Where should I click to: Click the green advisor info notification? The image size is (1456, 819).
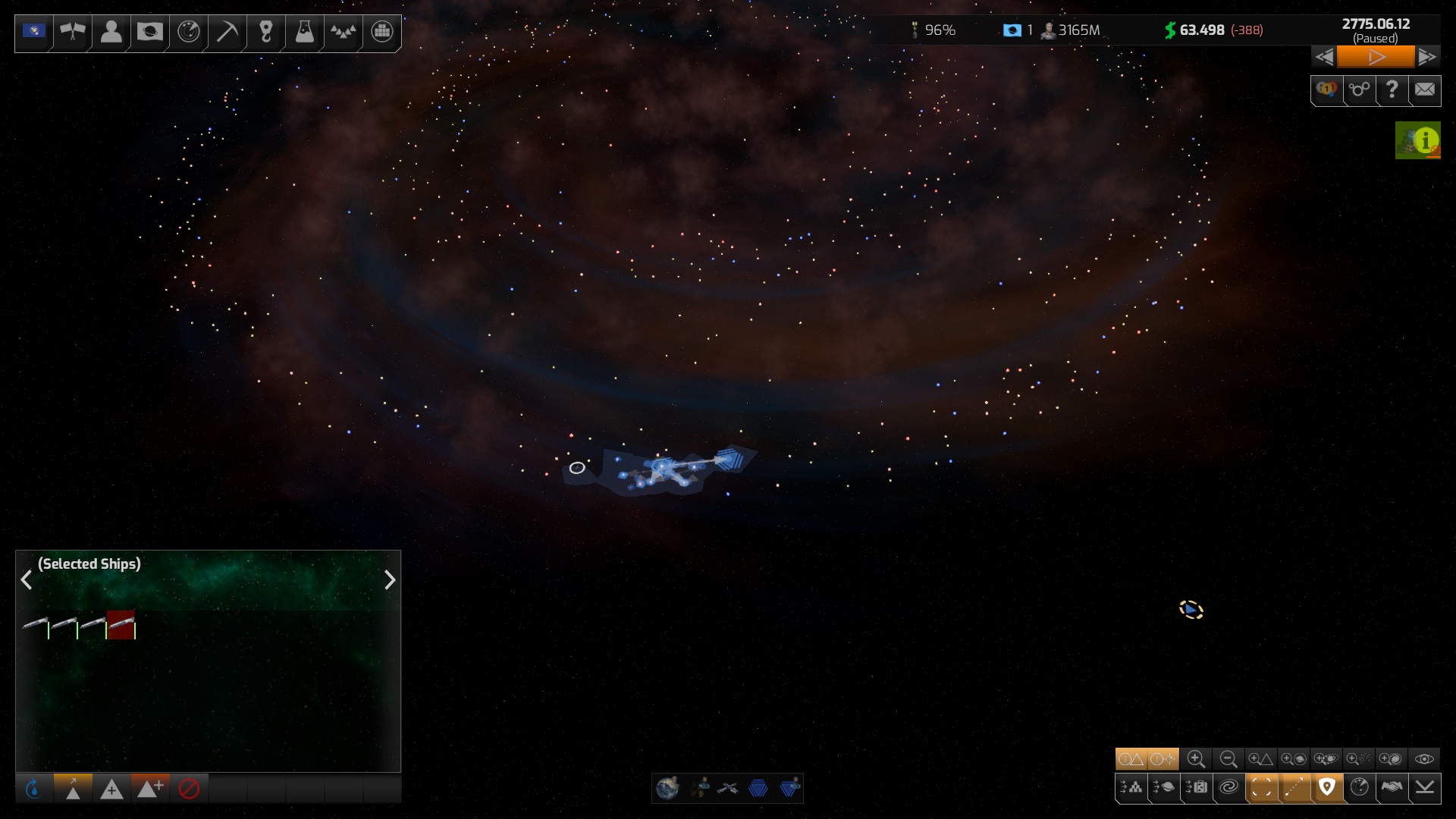(1417, 141)
